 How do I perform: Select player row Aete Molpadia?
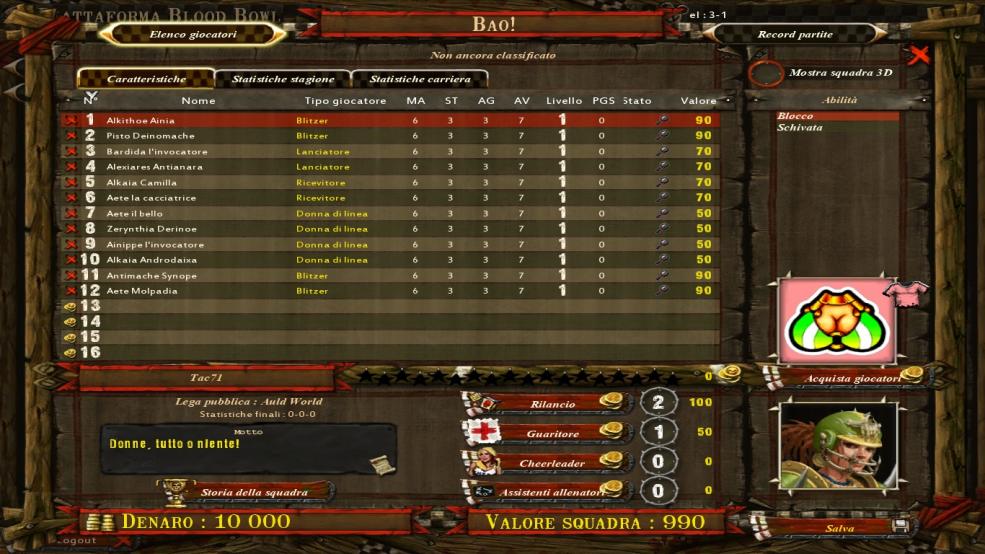[141, 291]
